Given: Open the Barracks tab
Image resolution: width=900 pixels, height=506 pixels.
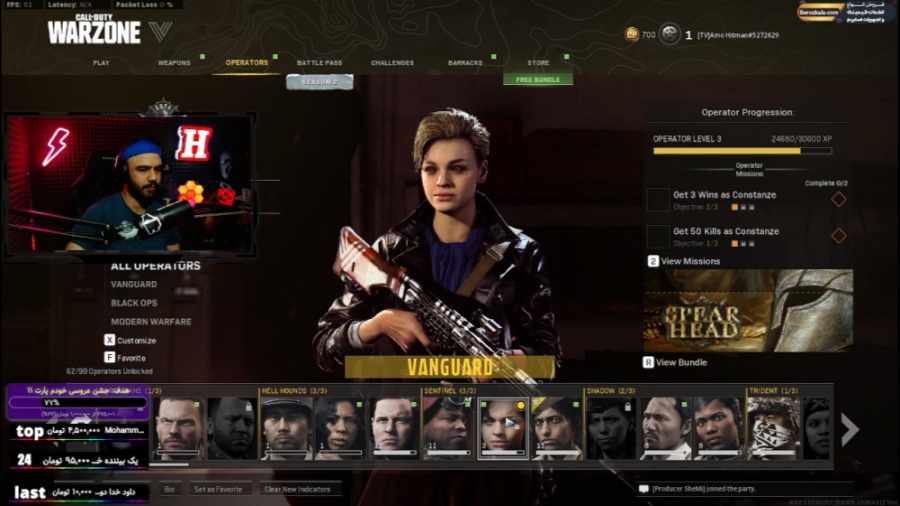Looking at the screenshot, I should tap(465, 63).
